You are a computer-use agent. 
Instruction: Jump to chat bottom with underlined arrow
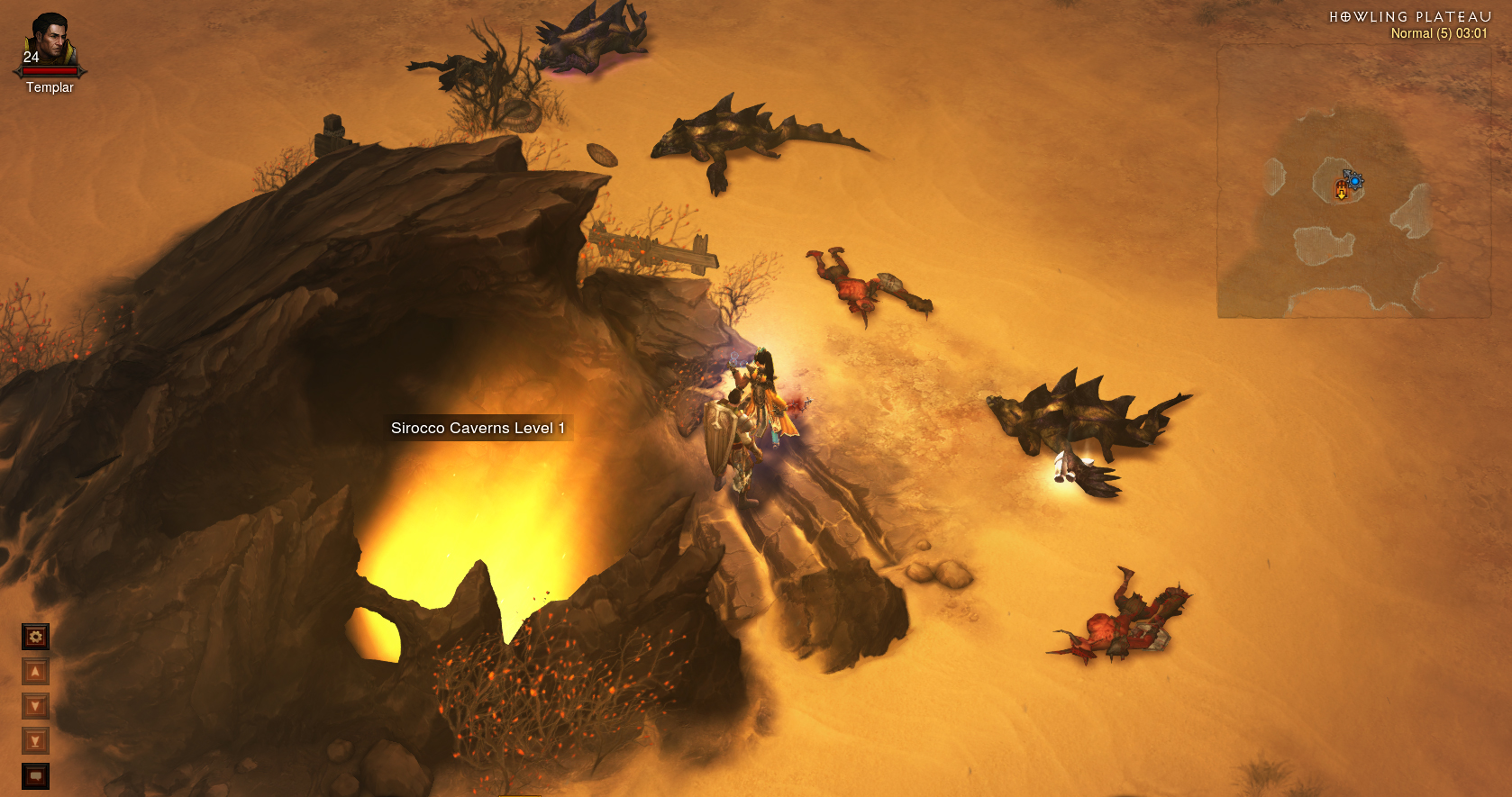click(x=35, y=741)
